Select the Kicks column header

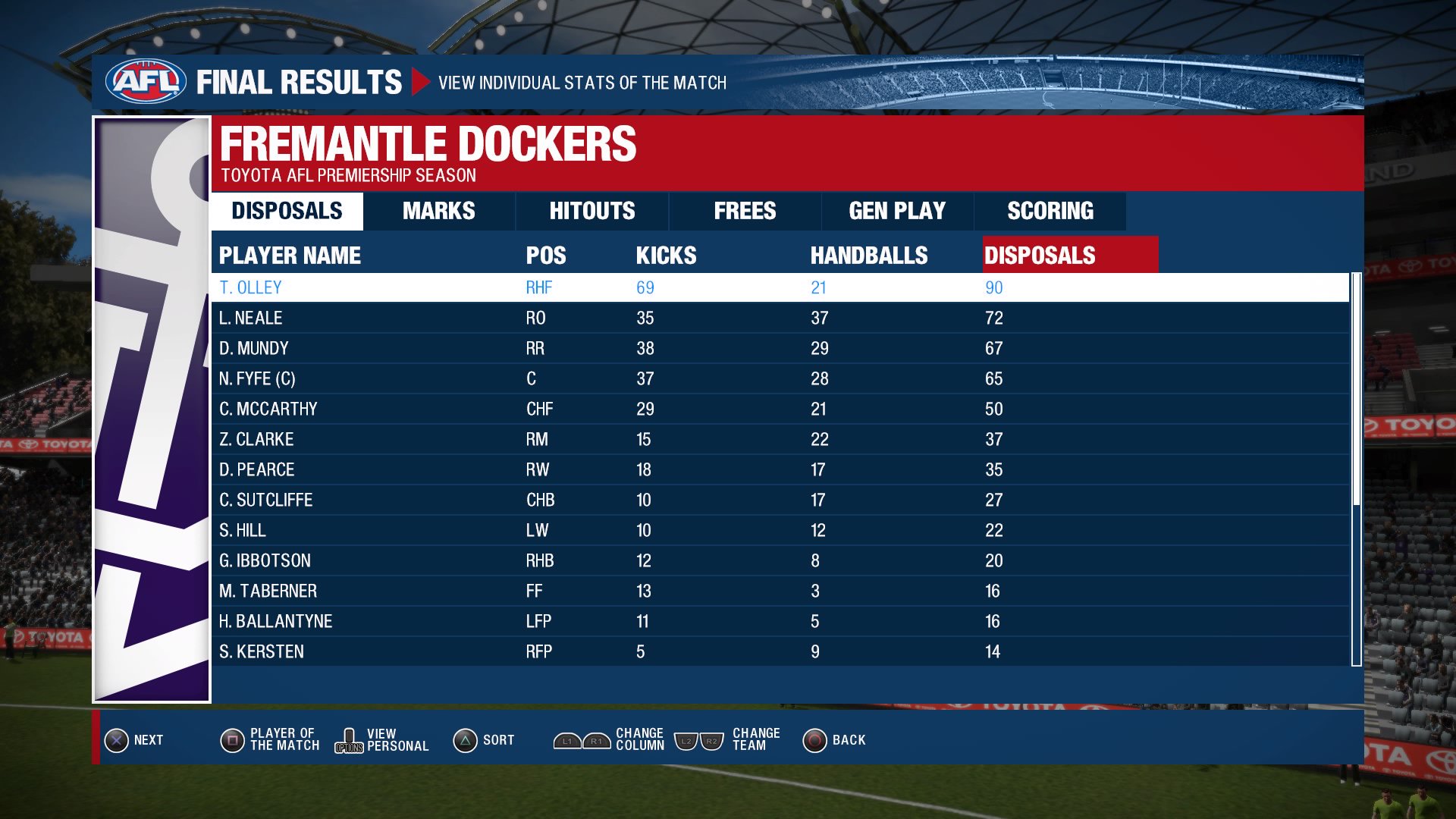[x=666, y=256]
